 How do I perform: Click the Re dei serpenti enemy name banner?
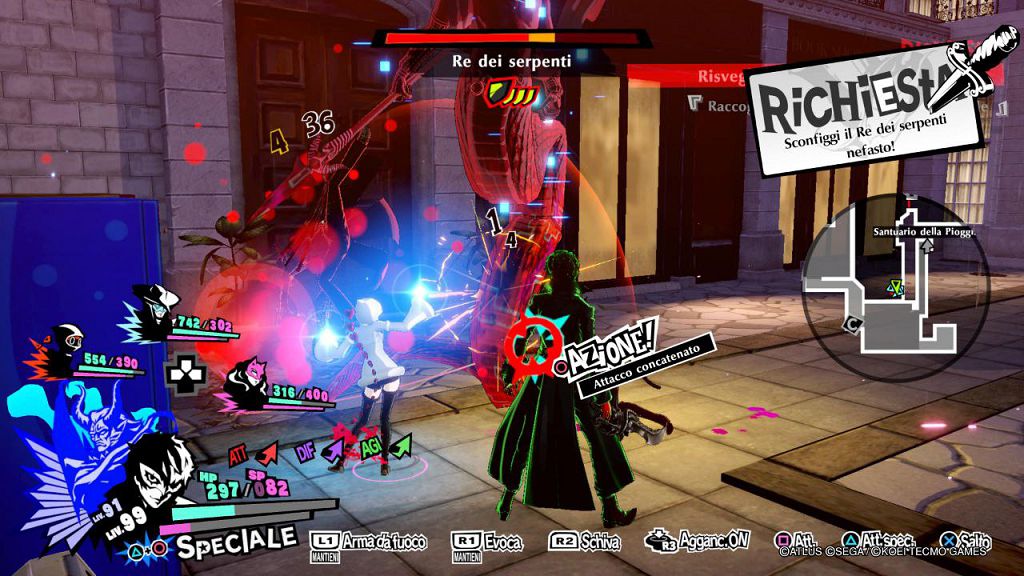pyautogui.click(x=512, y=61)
